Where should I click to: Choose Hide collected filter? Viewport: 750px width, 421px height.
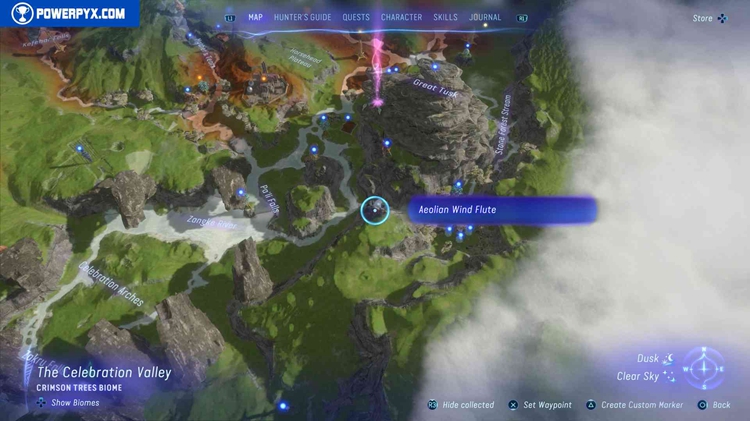[462, 405]
